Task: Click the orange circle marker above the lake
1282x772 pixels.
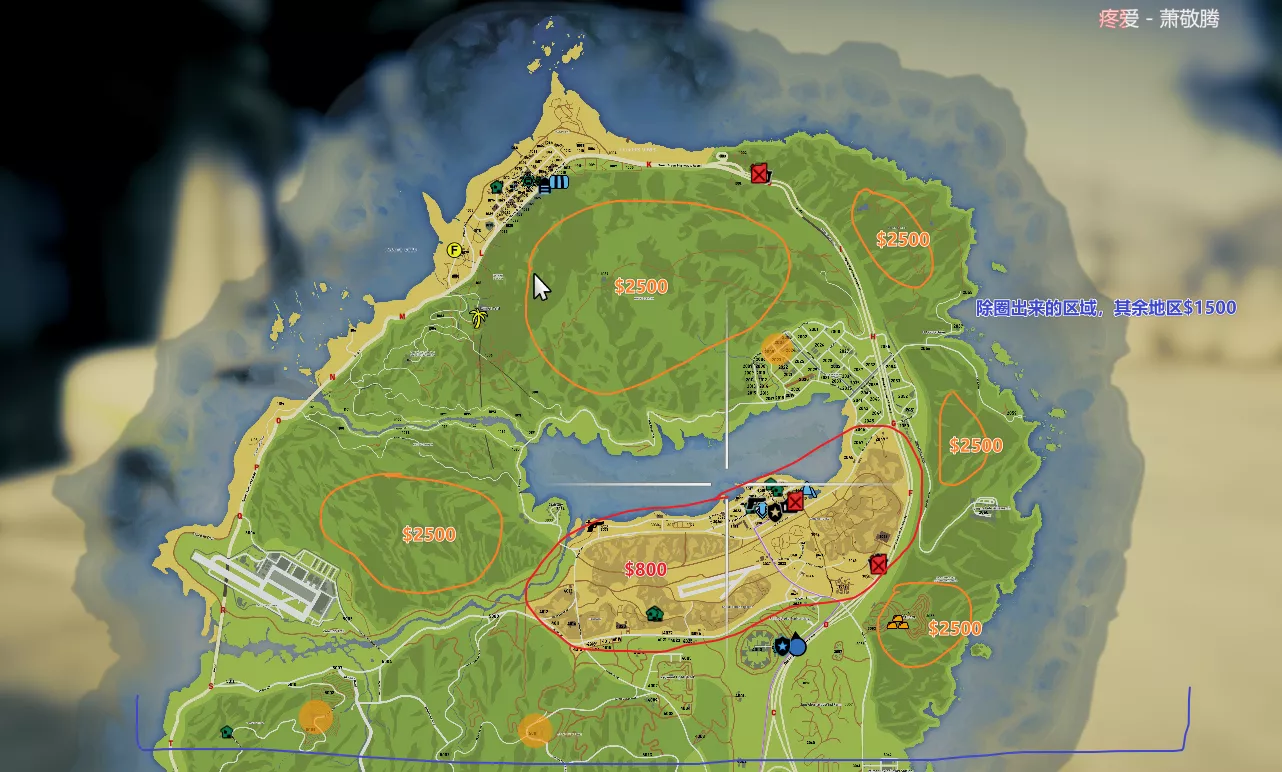Action: click(x=777, y=348)
